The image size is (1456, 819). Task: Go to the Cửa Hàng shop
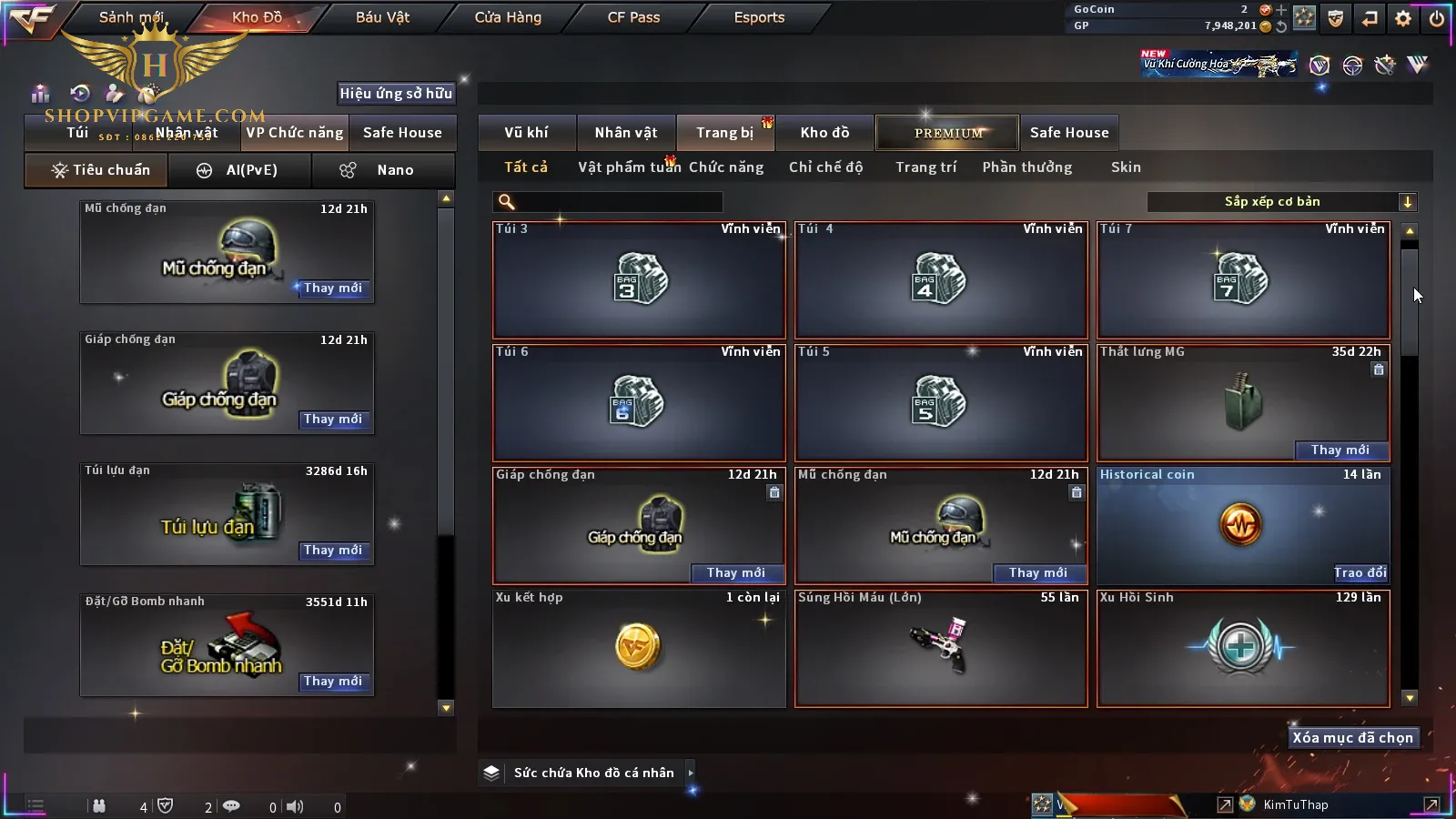coord(508,17)
